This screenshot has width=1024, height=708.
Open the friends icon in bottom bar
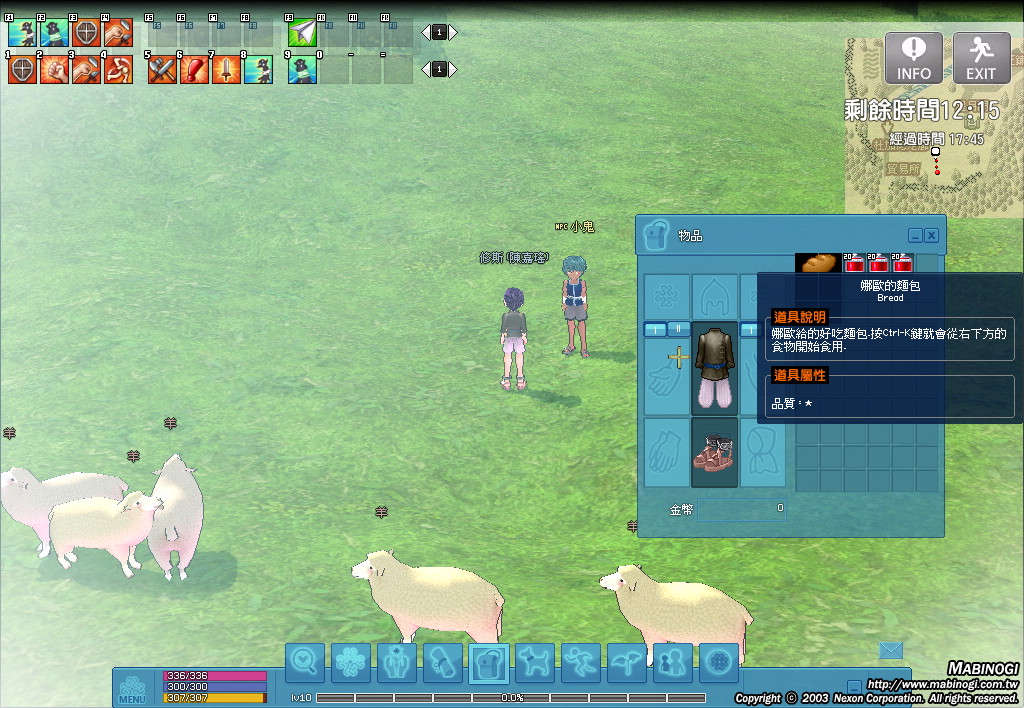[x=673, y=663]
